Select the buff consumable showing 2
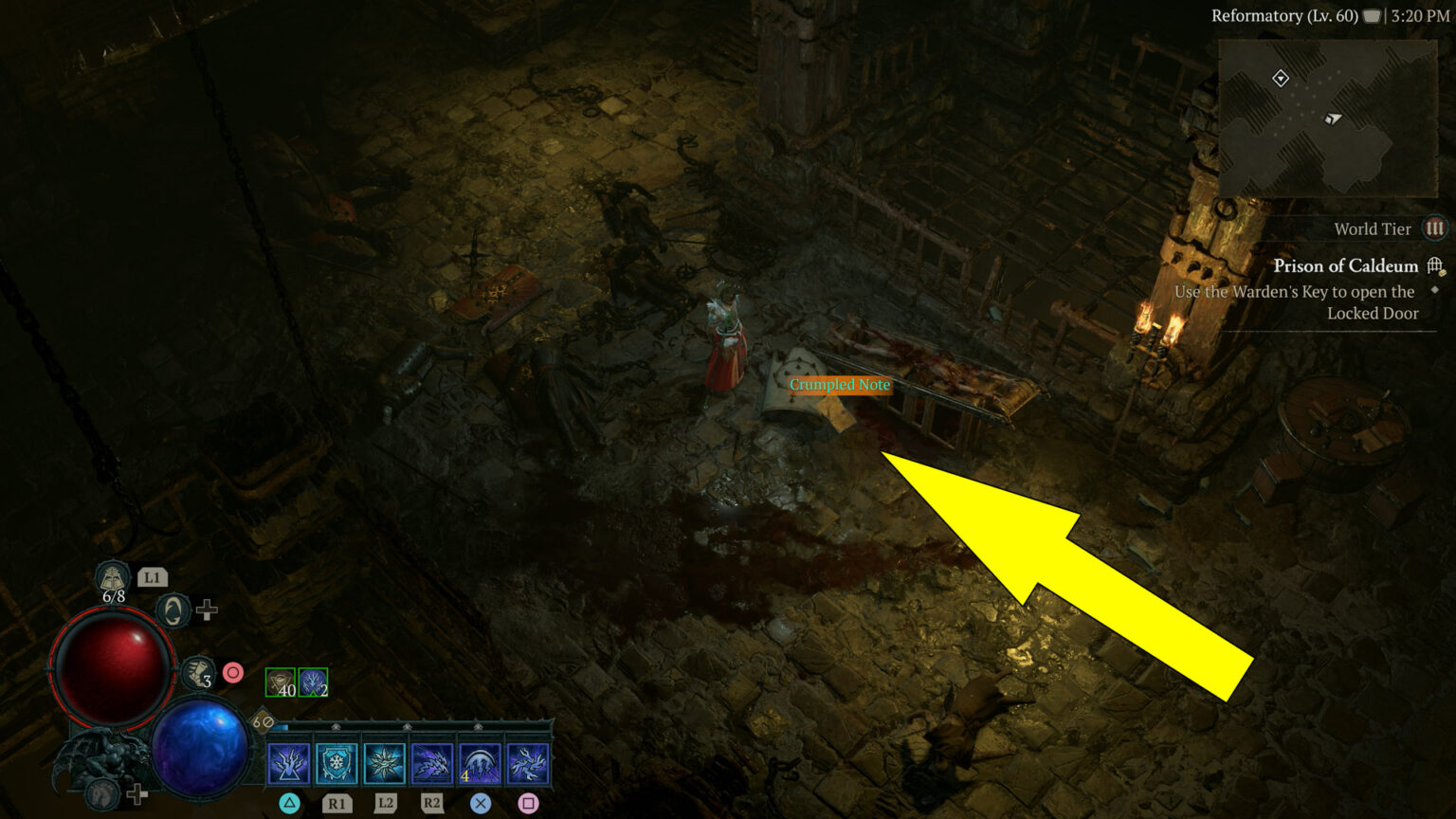Image resolution: width=1456 pixels, height=819 pixels. (x=312, y=682)
